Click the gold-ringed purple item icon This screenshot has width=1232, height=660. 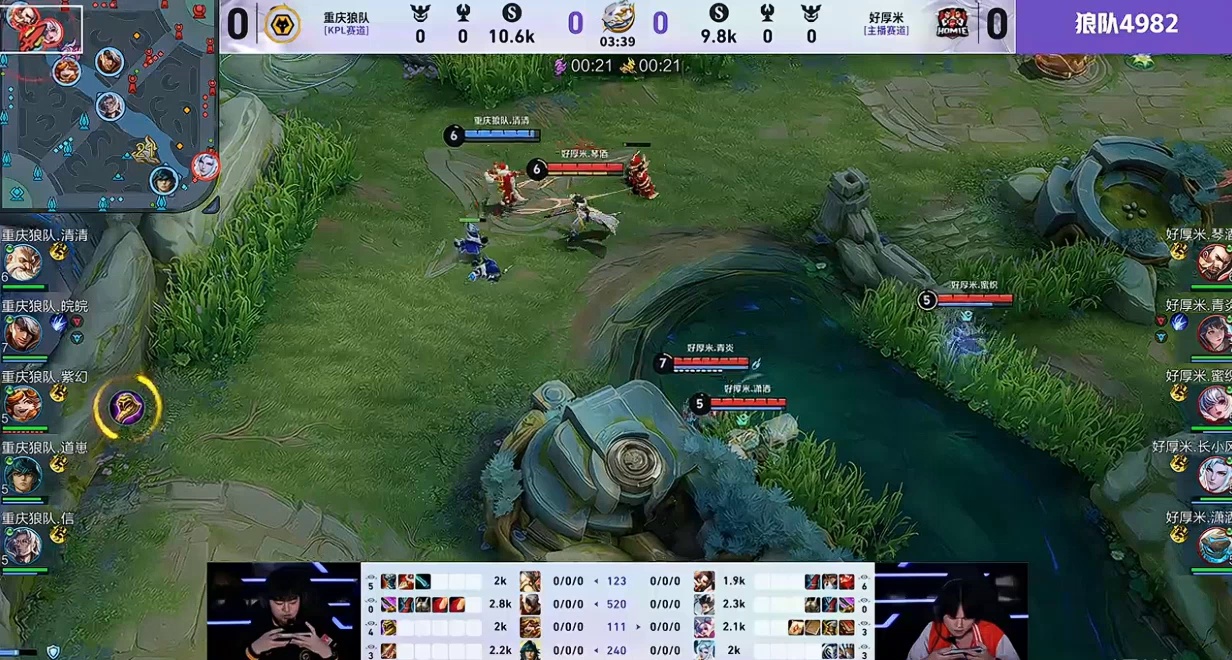tap(127, 407)
